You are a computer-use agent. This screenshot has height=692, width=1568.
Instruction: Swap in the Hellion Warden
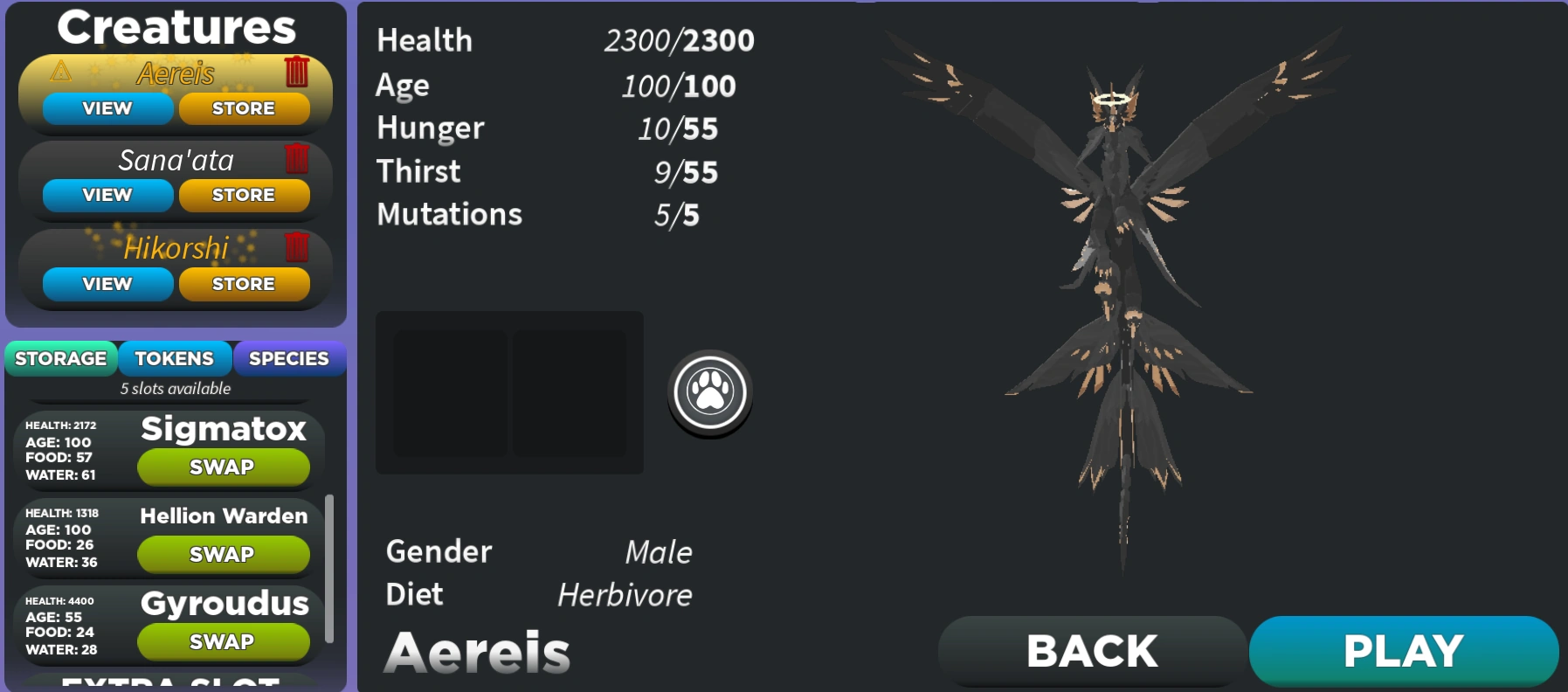coord(223,554)
